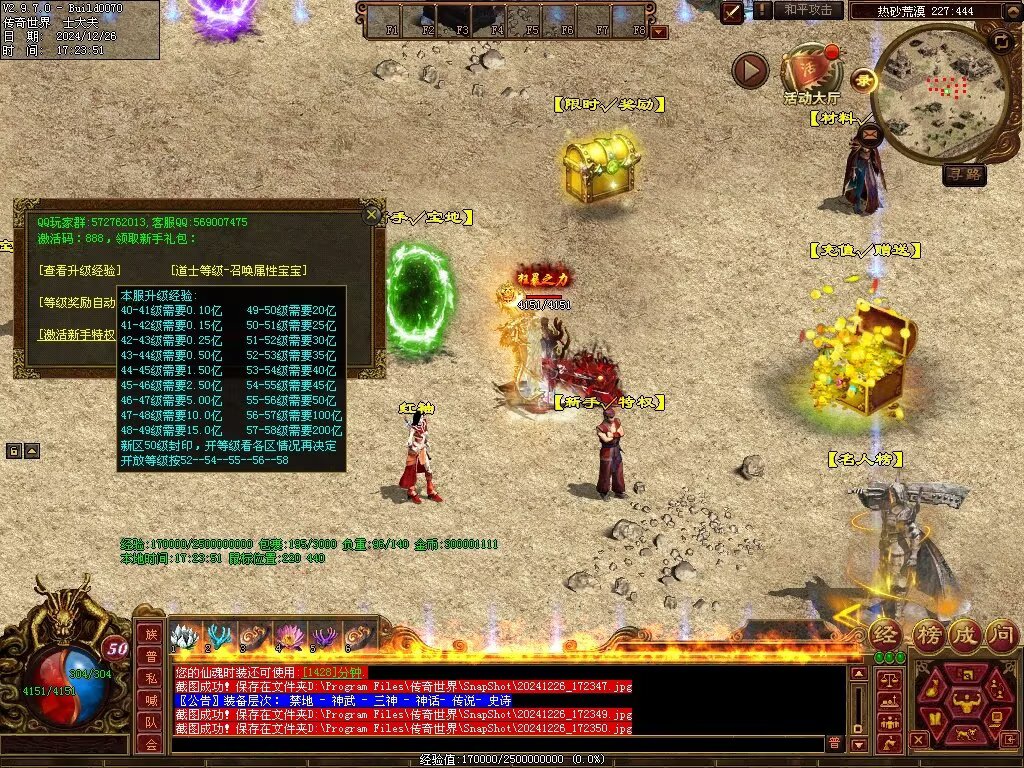Start auto-pathing with the 寻路 button

point(964,175)
